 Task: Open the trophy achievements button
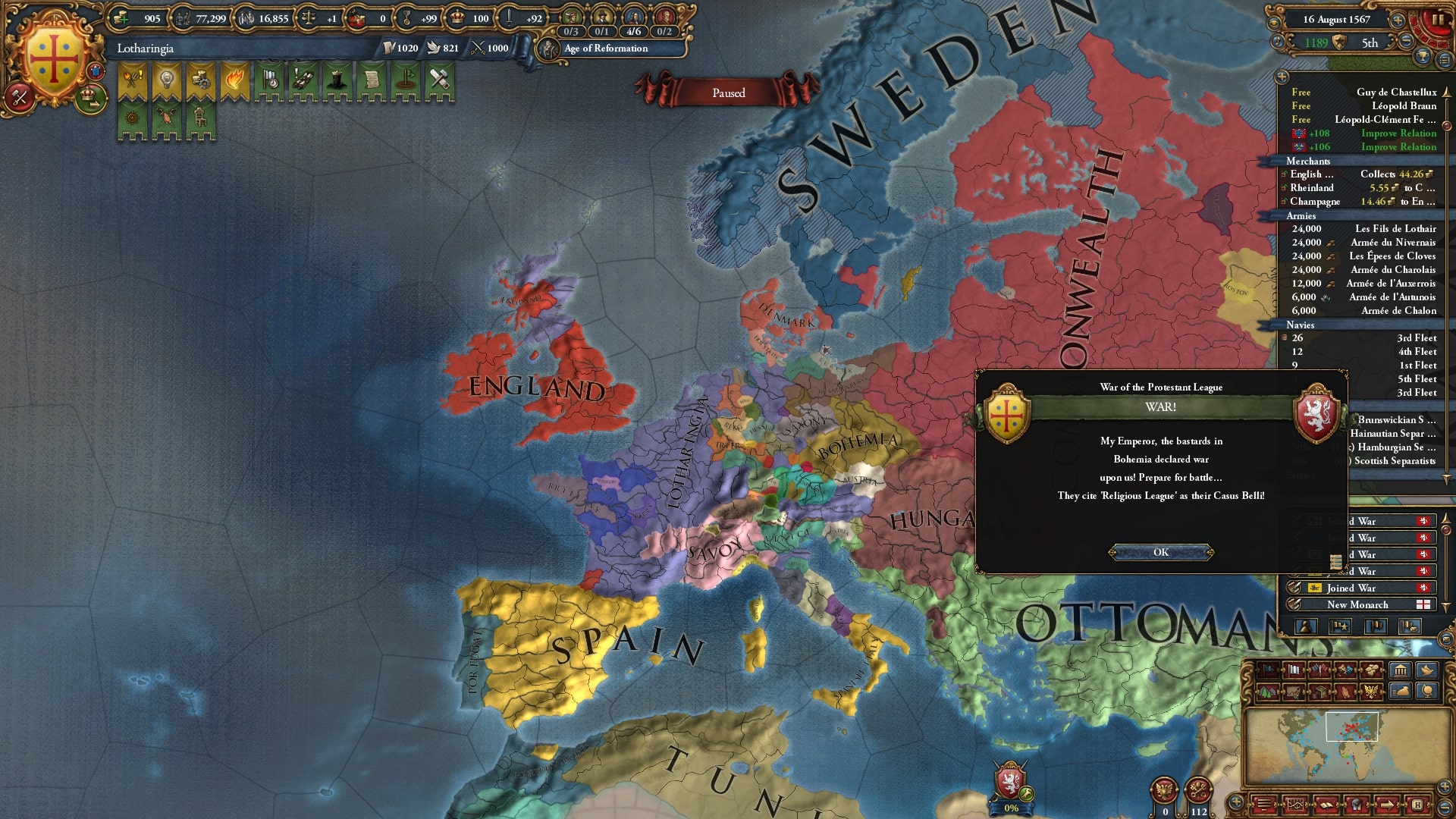pyautogui.click(x=1423, y=57)
